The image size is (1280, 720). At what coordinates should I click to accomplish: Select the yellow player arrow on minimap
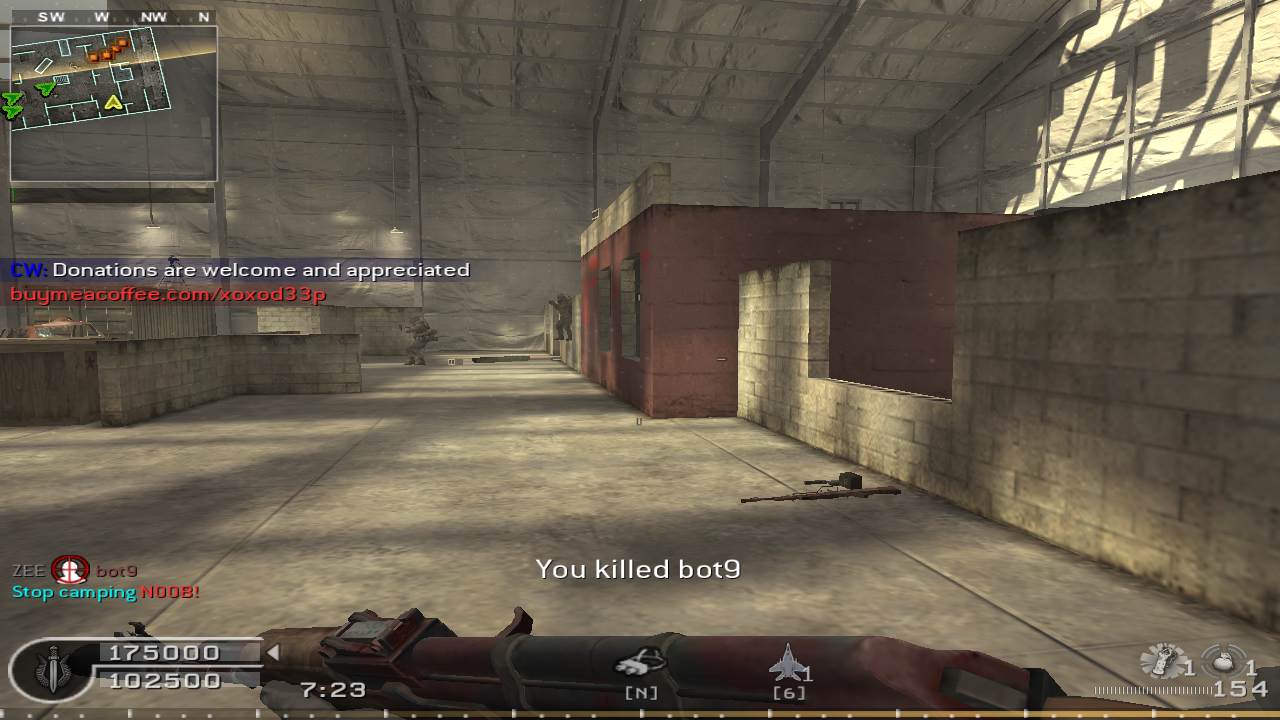click(x=113, y=102)
